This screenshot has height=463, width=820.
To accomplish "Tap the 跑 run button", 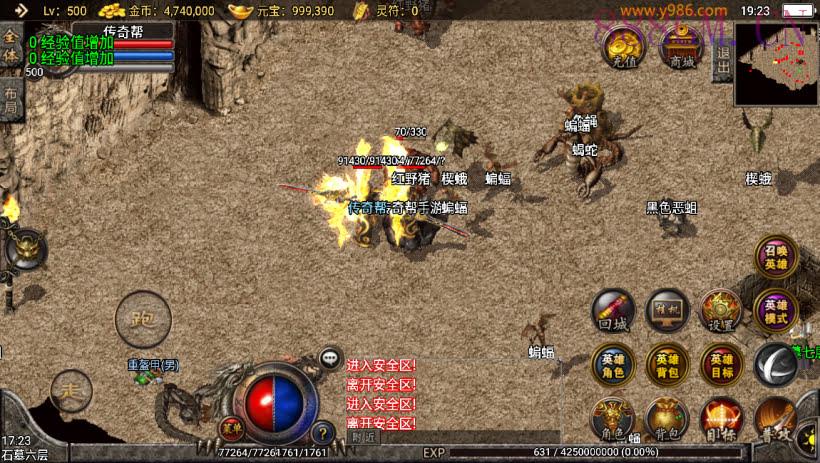I will pyautogui.click(x=144, y=319).
